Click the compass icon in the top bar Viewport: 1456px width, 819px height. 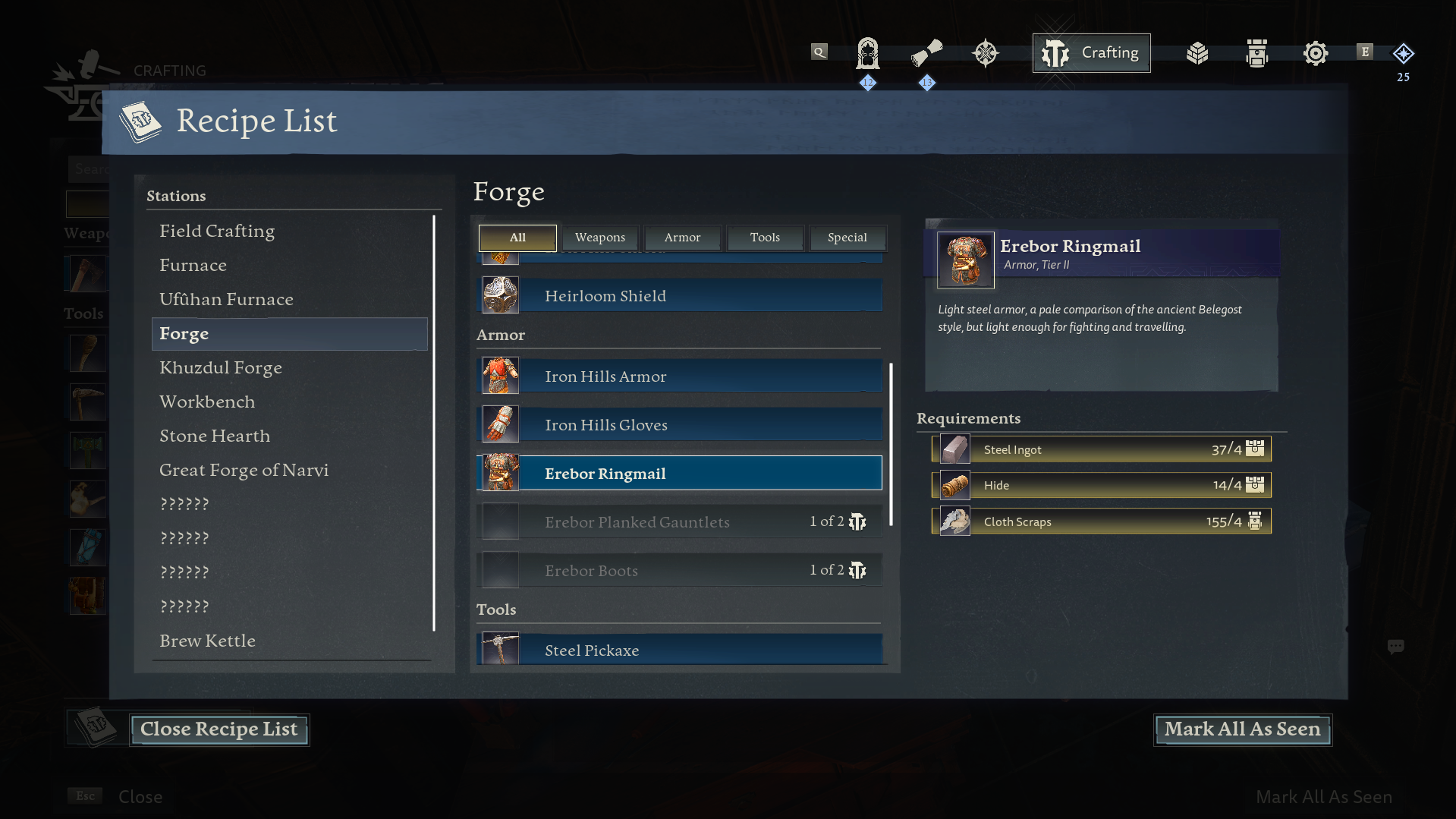click(985, 52)
